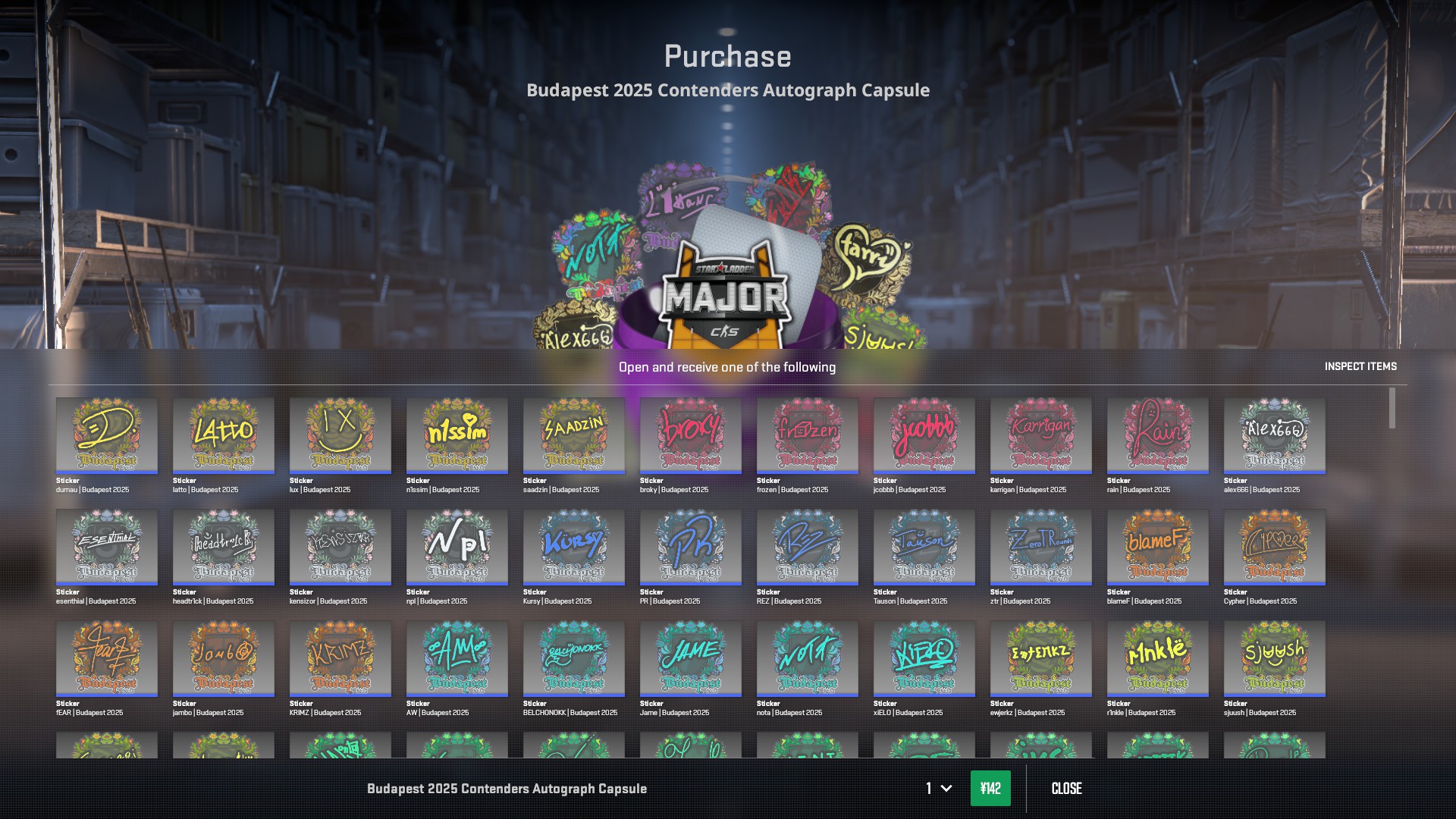Select the fEAR autograph sticker

(x=107, y=658)
